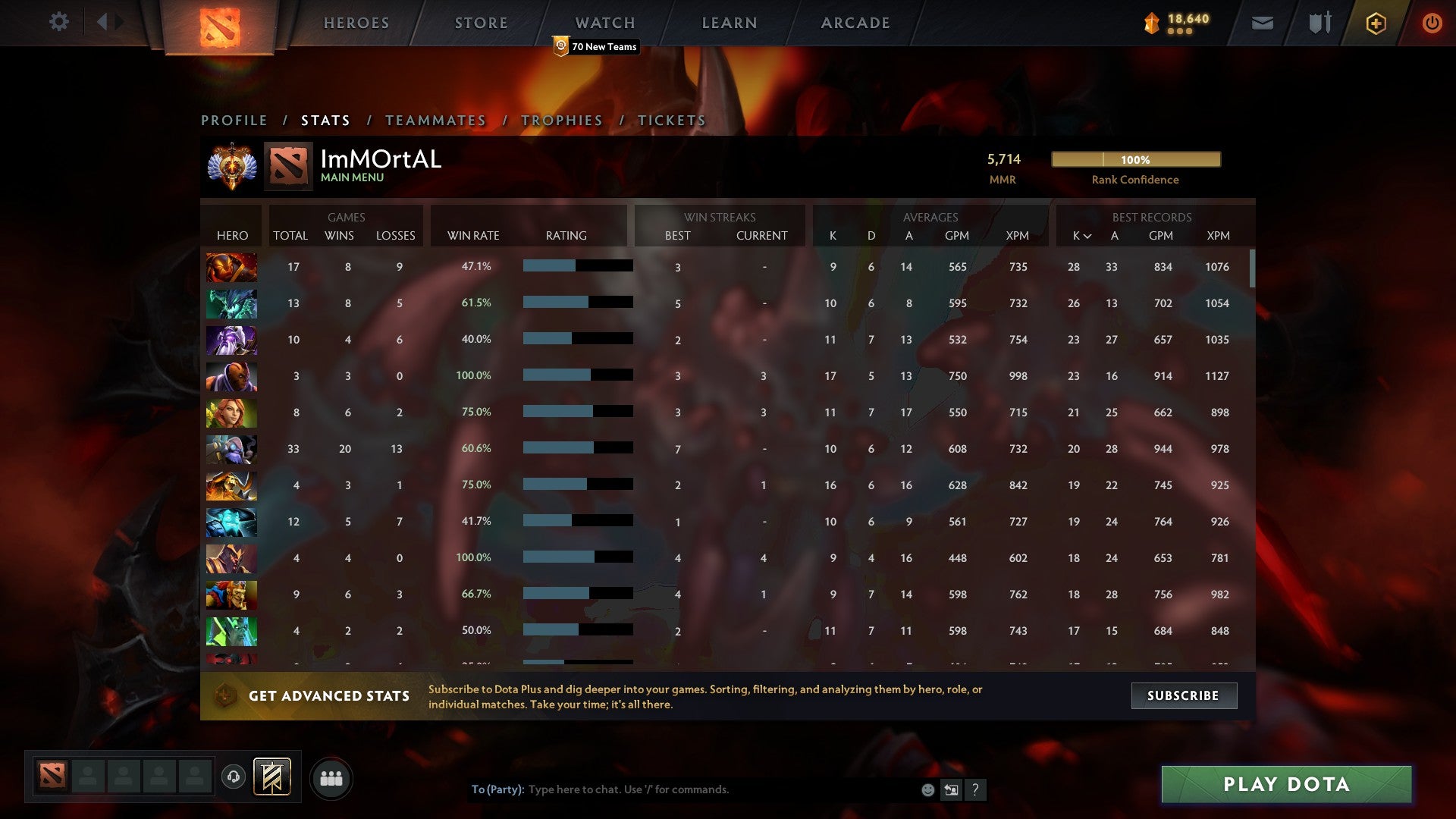The height and width of the screenshot is (819, 1456).
Task: Open Dota Plus with the hexagonal plus icon
Action: pyautogui.click(x=1375, y=23)
